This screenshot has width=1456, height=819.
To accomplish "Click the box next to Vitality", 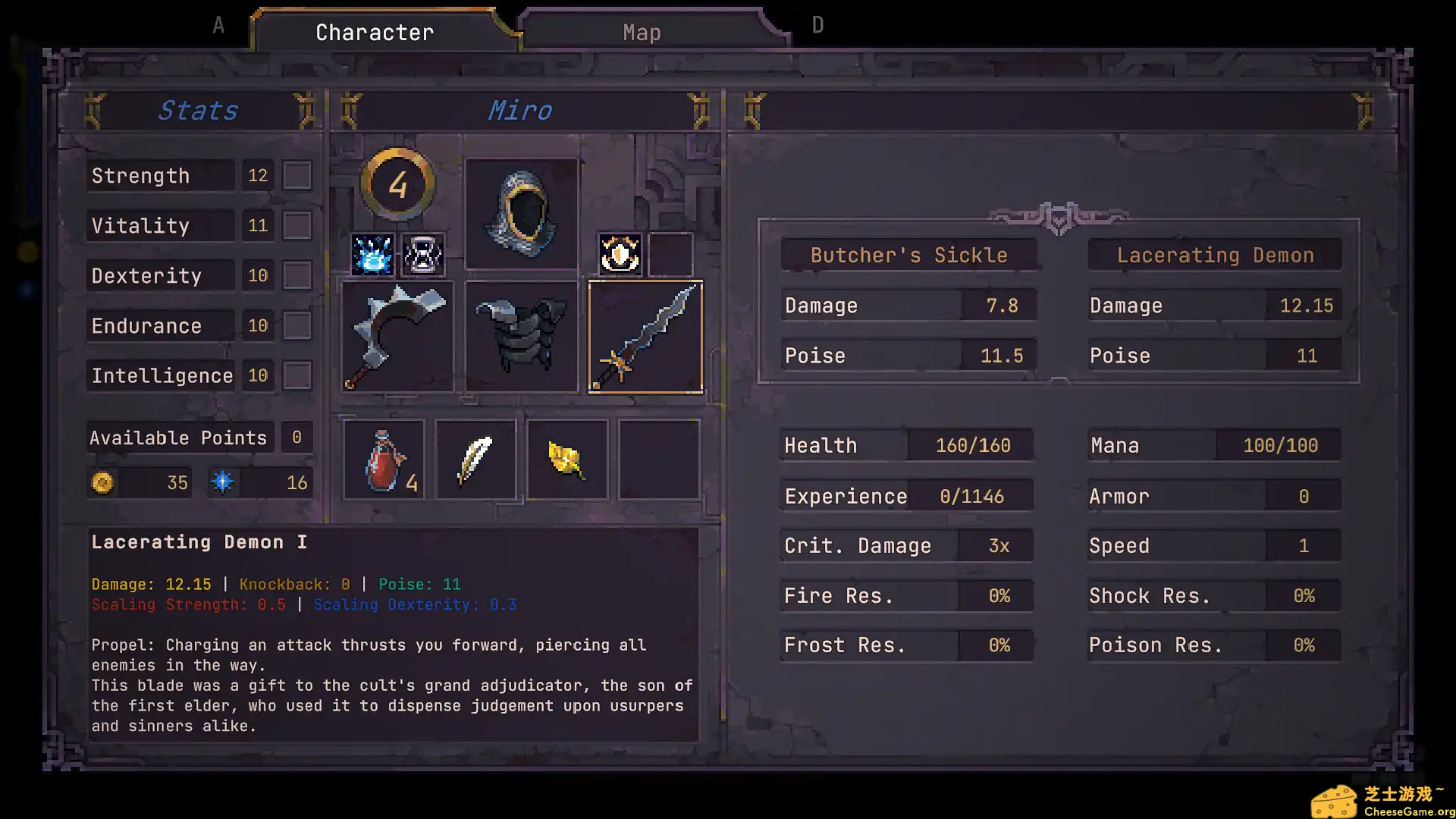I will point(297,226).
